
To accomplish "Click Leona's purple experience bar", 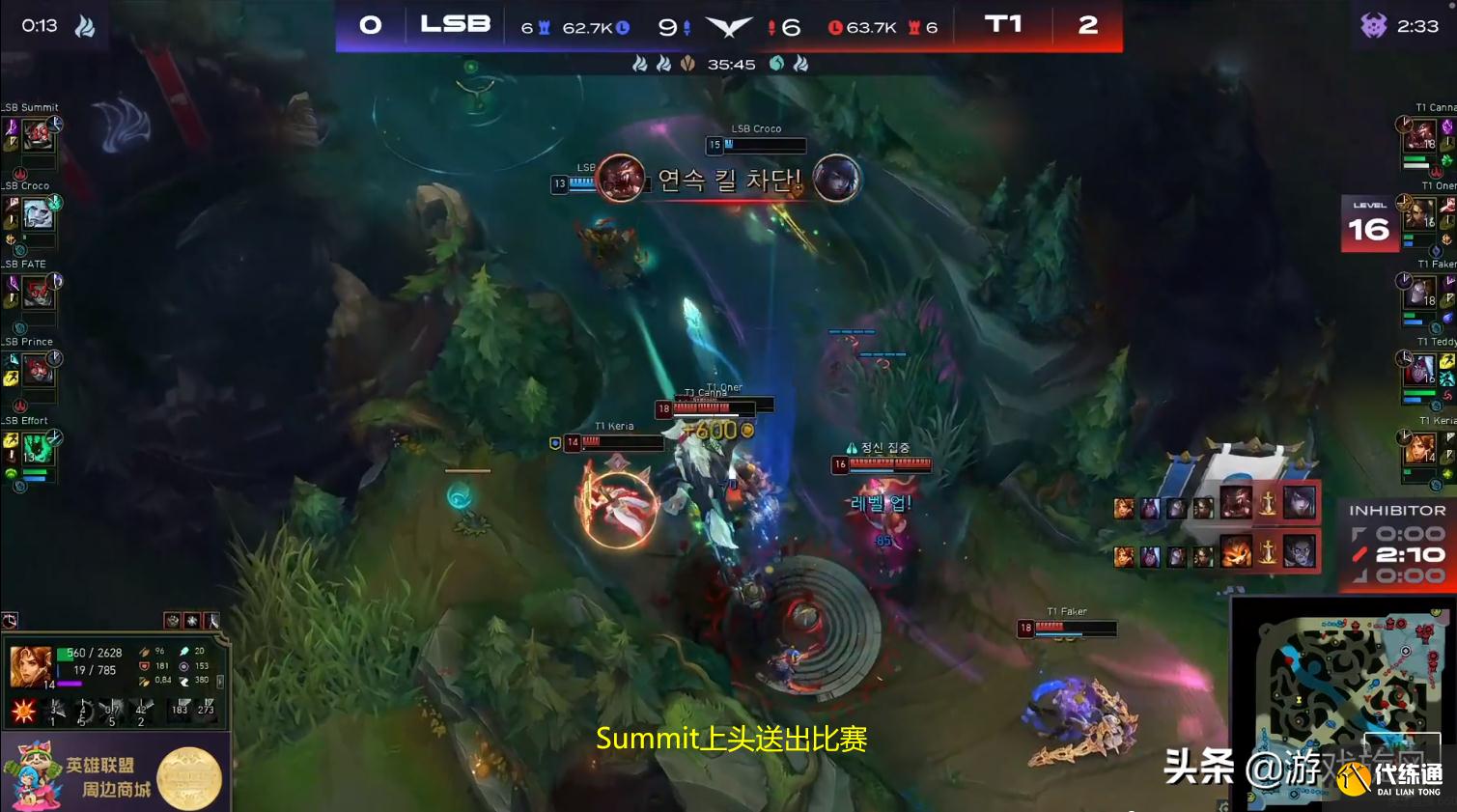I will point(70,685).
